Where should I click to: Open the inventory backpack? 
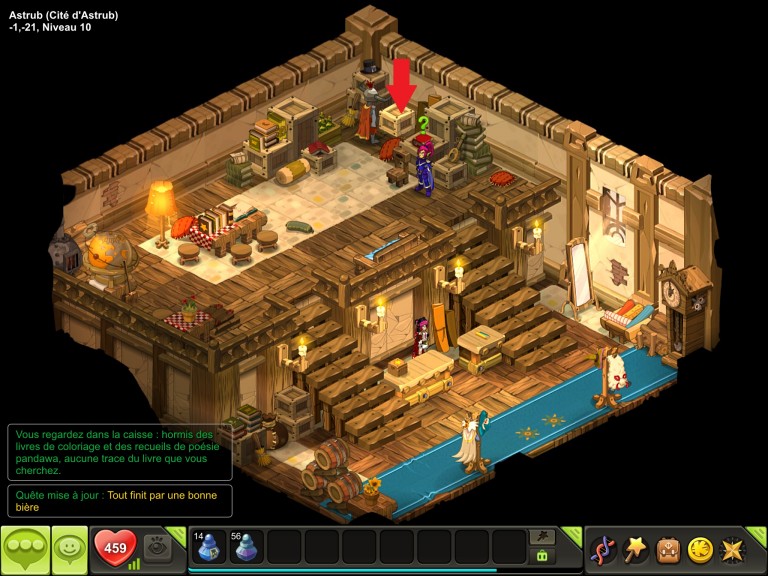coord(668,549)
